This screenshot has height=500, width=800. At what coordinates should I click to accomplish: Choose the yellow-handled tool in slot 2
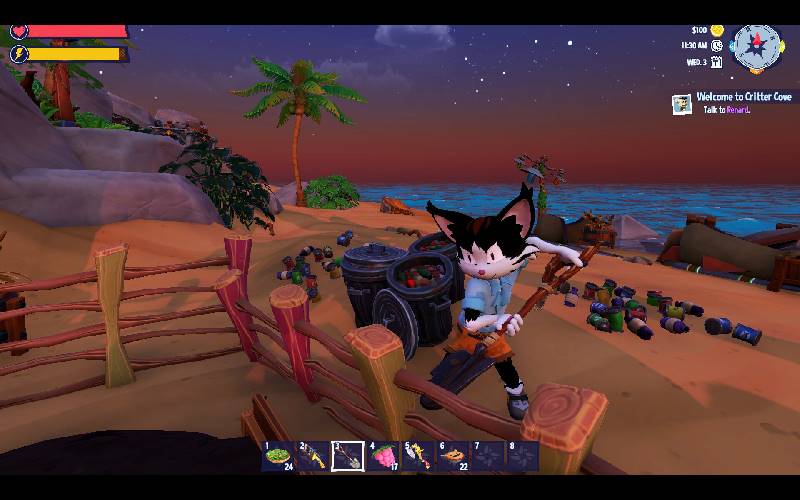[312, 457]
